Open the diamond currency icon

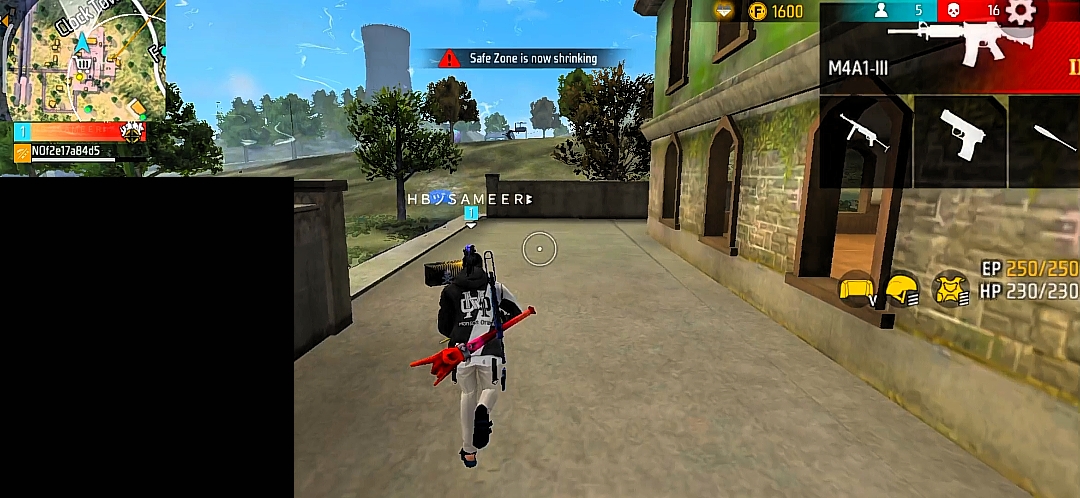[724, 11]
